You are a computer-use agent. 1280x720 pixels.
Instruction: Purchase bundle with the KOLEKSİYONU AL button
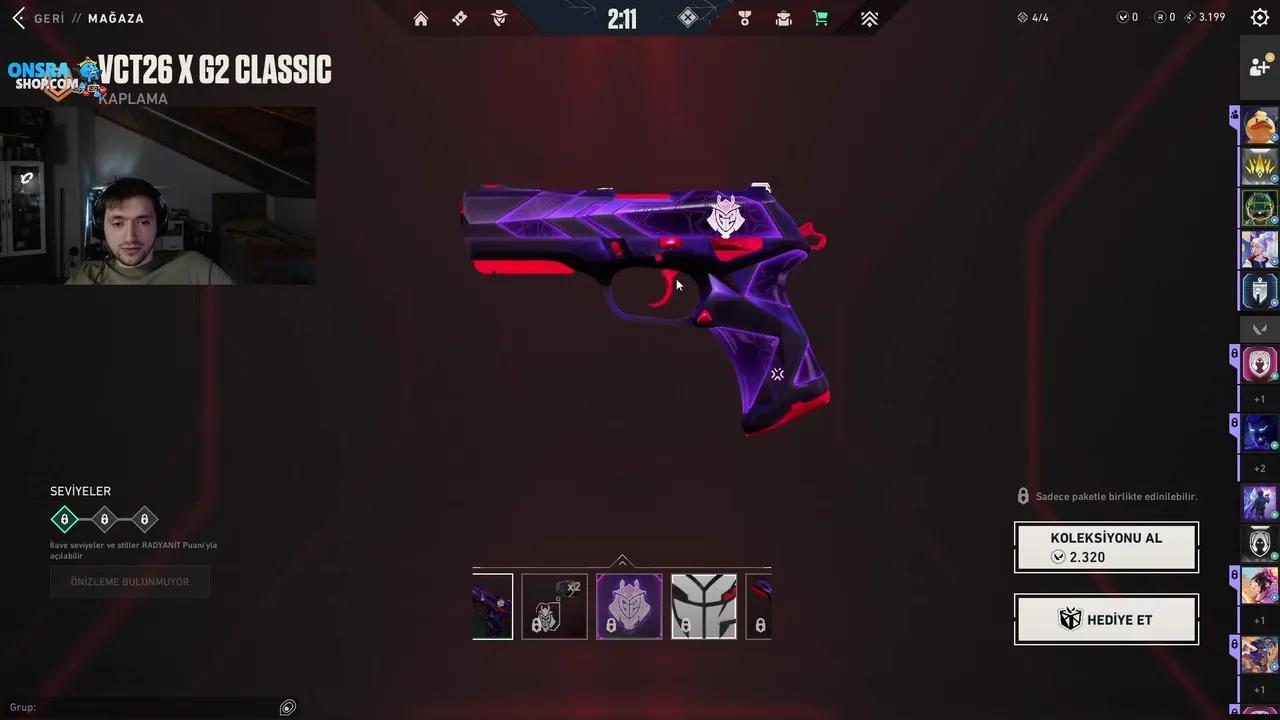(1106, 547)
